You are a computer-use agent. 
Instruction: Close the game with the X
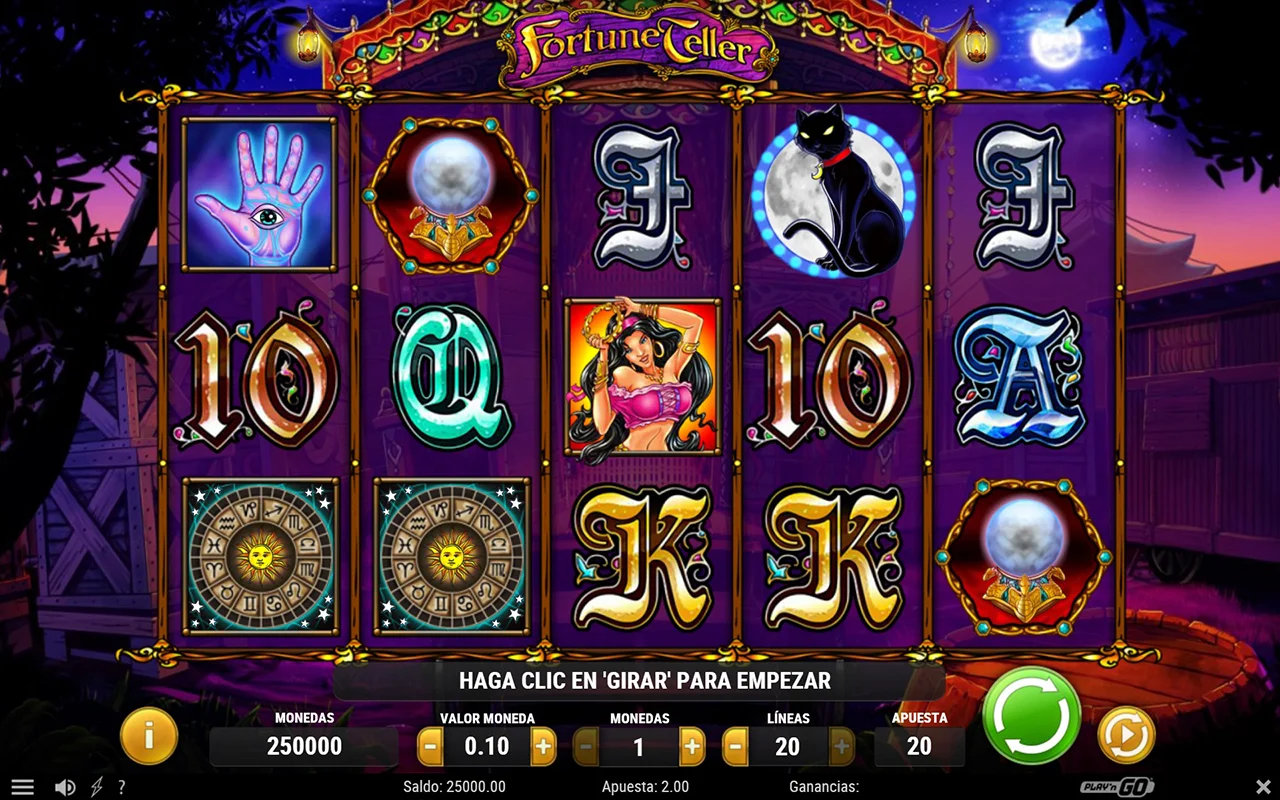1263,787
